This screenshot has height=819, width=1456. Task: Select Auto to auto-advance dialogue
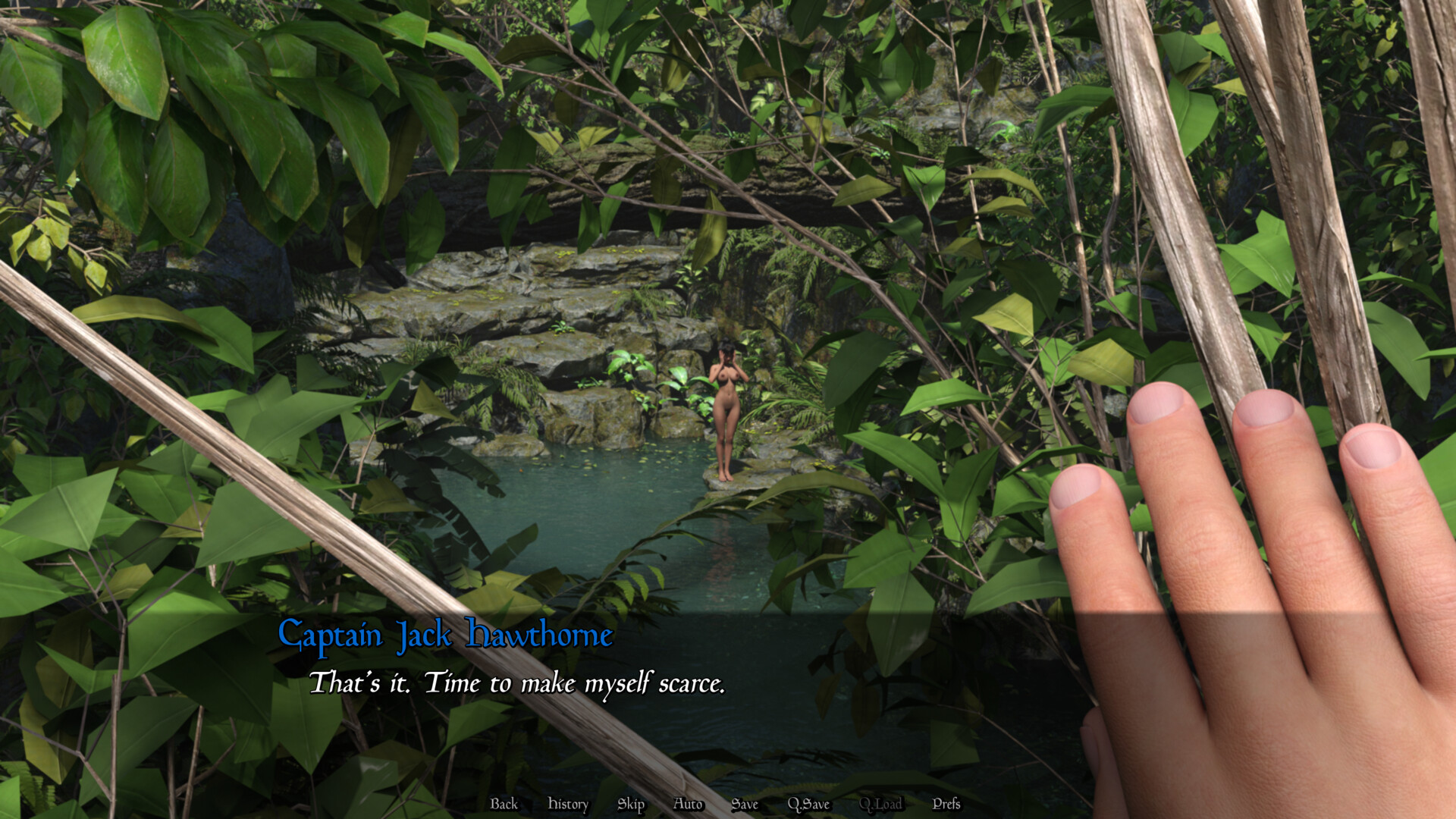point(687,805)
